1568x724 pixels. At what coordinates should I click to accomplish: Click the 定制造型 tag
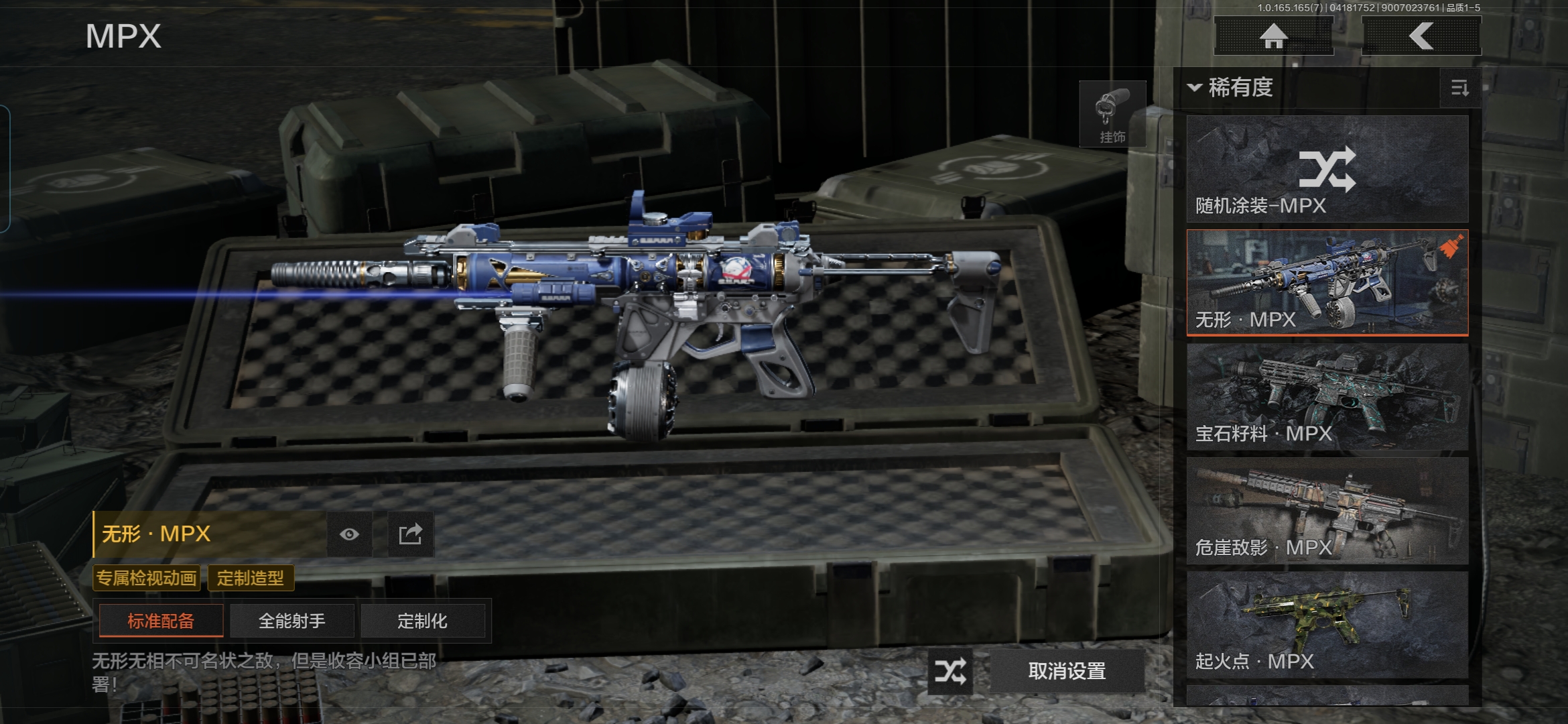click(251, 578)
